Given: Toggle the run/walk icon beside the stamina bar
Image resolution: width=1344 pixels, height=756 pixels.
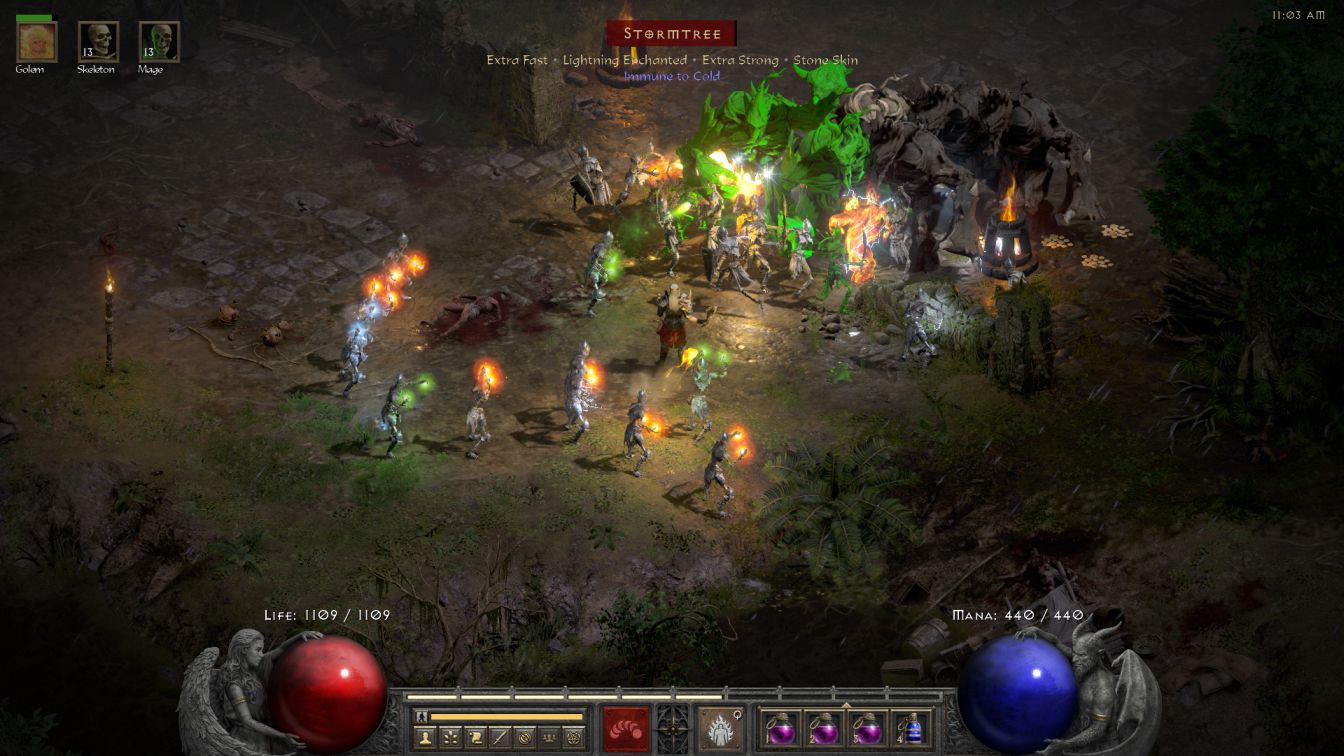Looking at the screenshot, I should [423, 716].
